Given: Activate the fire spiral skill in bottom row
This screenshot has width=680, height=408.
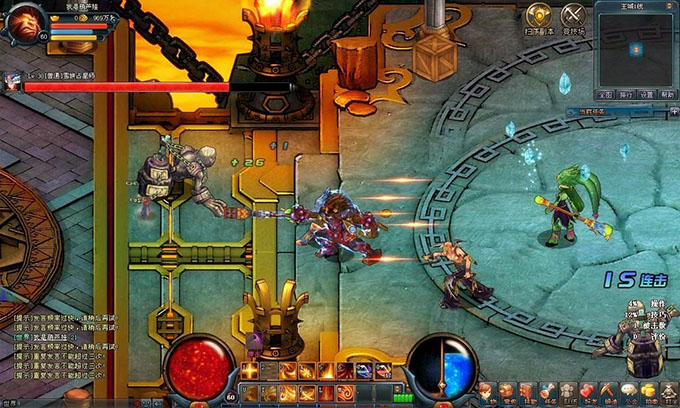Looking at the screenshot, I should point(345,393).
